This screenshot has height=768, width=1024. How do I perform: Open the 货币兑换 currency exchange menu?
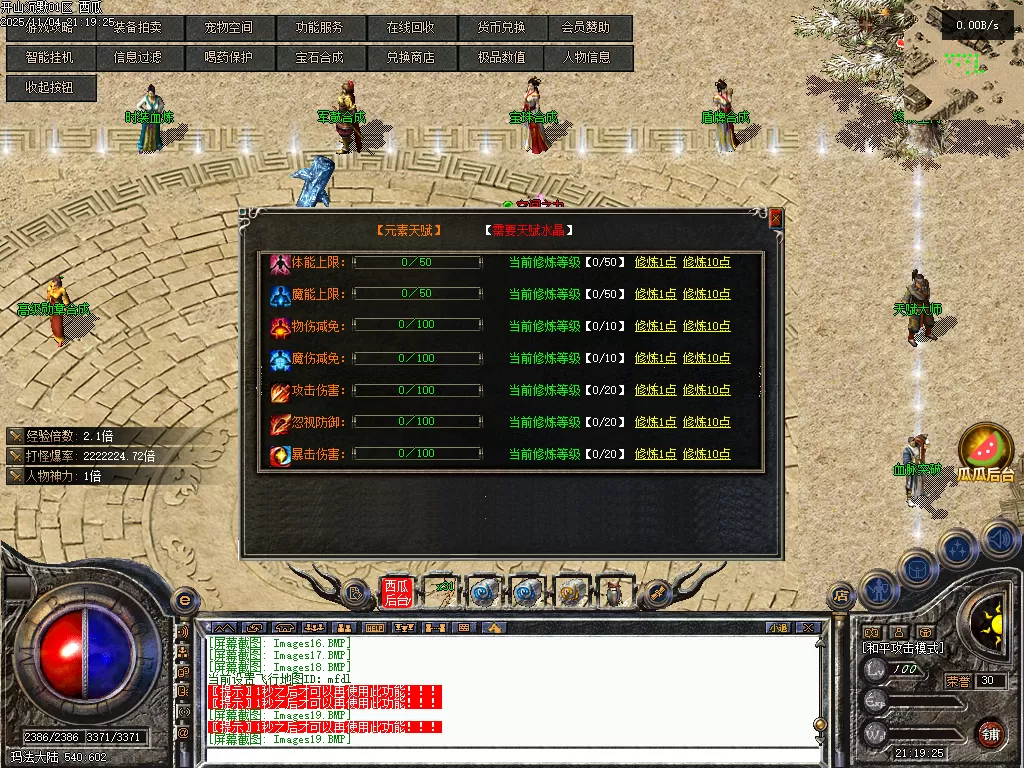pyautogui.click(x=500, y=28)
